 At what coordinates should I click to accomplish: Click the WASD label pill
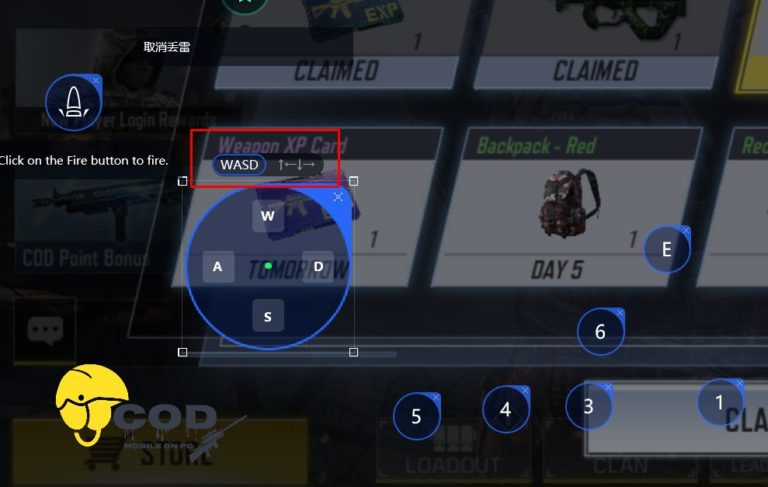click(239, 164)
